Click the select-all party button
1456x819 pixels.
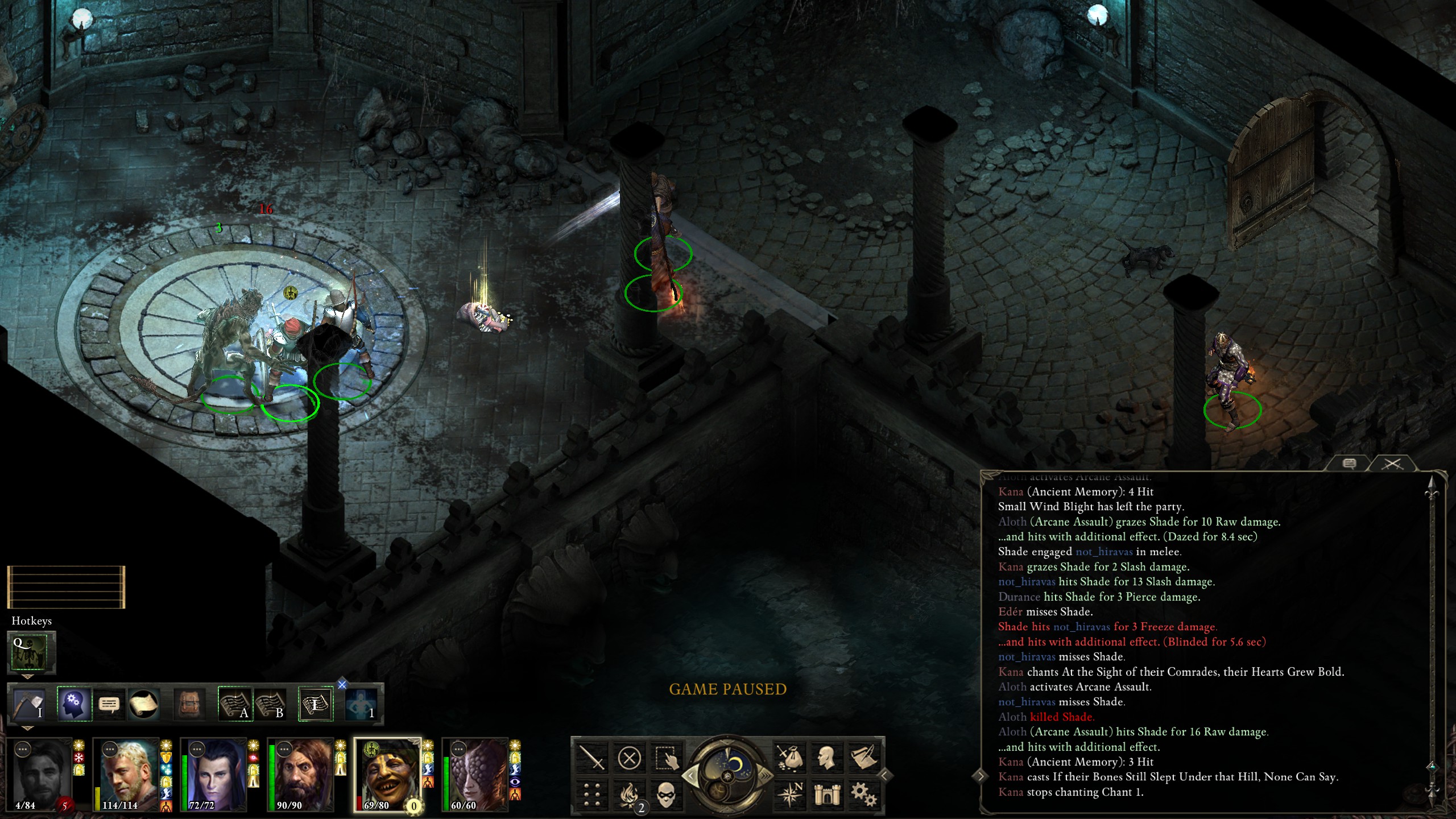(x=667, y=758)
